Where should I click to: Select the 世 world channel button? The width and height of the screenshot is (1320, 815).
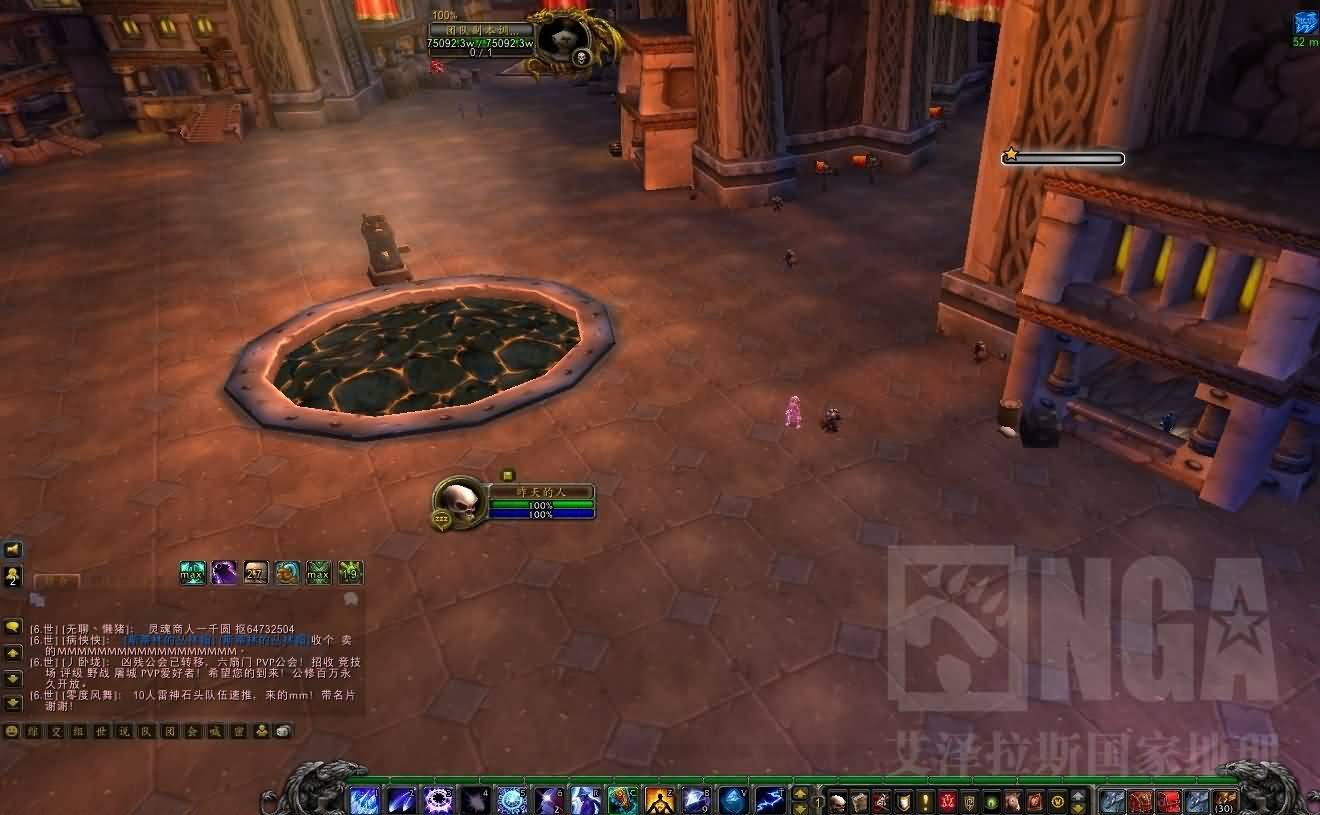(x=99, y=731)
